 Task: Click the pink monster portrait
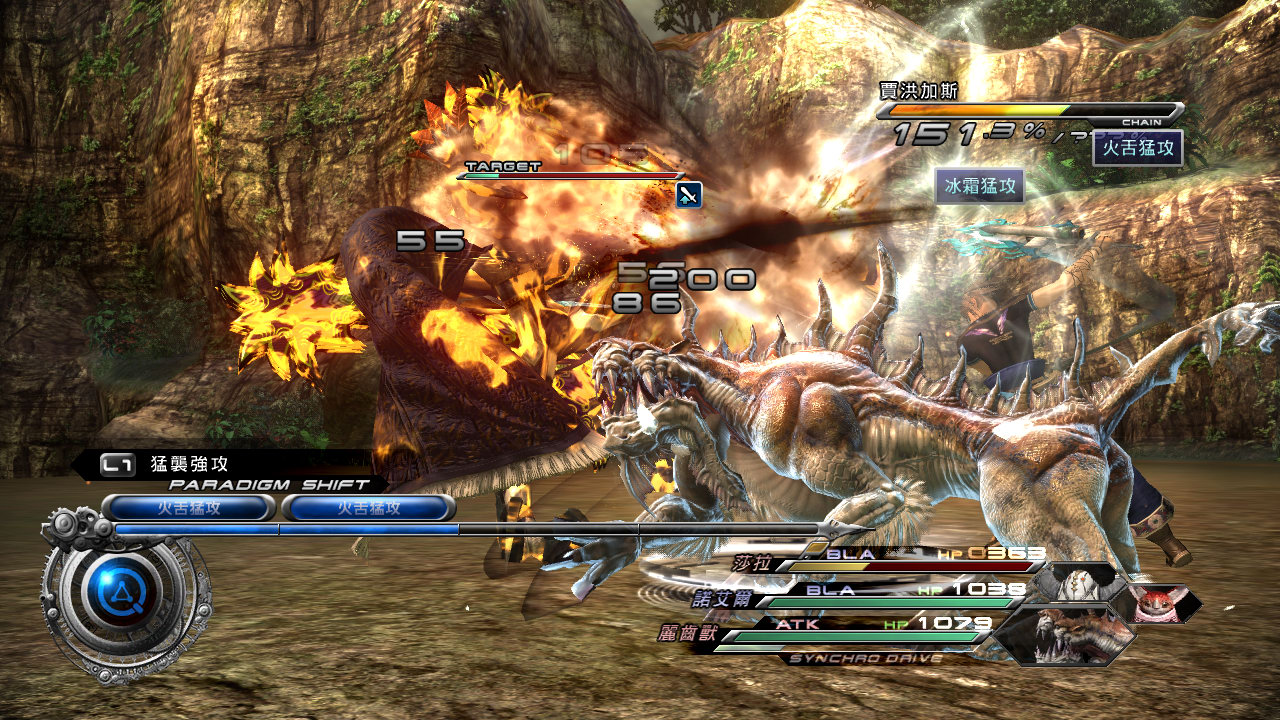pyautogui.click(x=1158, y=603)
